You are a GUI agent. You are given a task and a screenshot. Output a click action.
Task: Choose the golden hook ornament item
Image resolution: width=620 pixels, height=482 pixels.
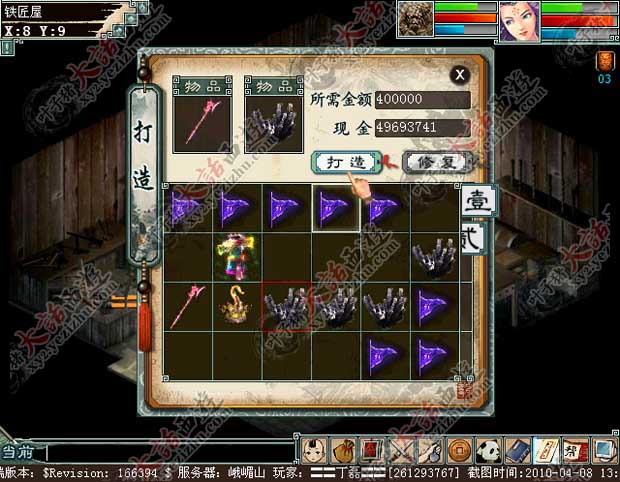pos(237,305)
